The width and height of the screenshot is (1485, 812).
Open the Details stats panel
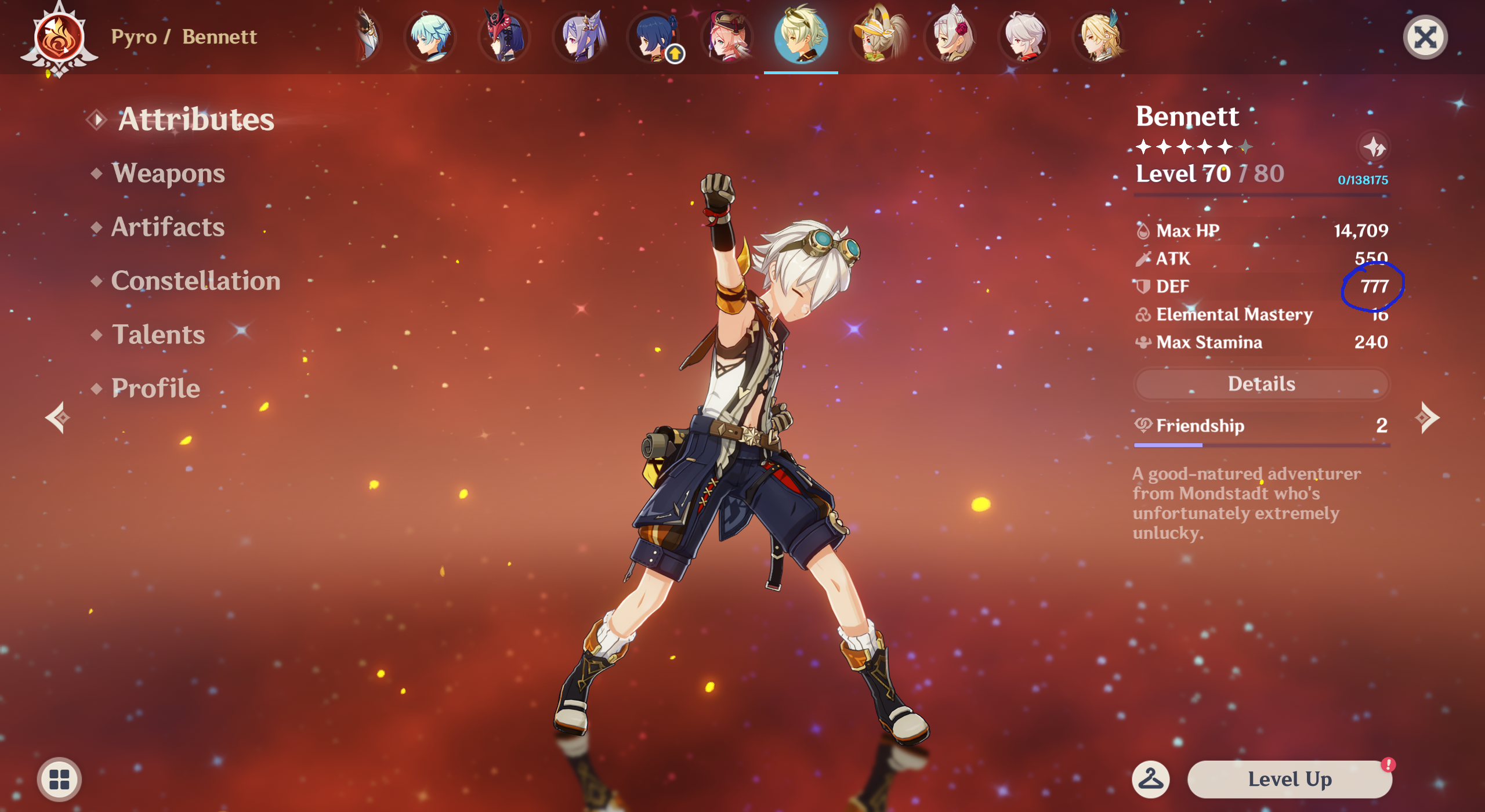coord(1261,384)
